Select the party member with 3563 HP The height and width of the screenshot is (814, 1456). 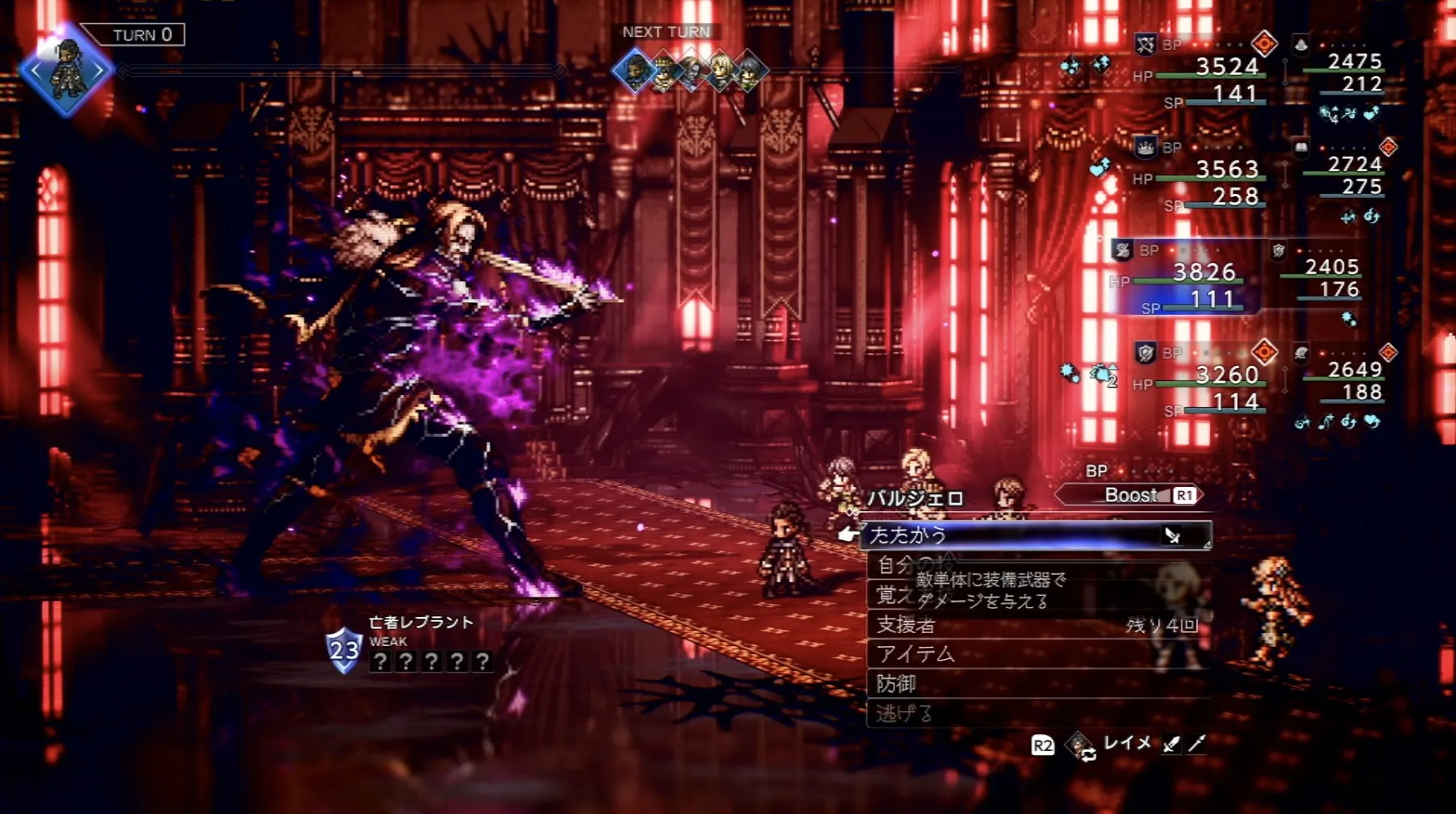pyautogui.click(x=1227, y=169)
